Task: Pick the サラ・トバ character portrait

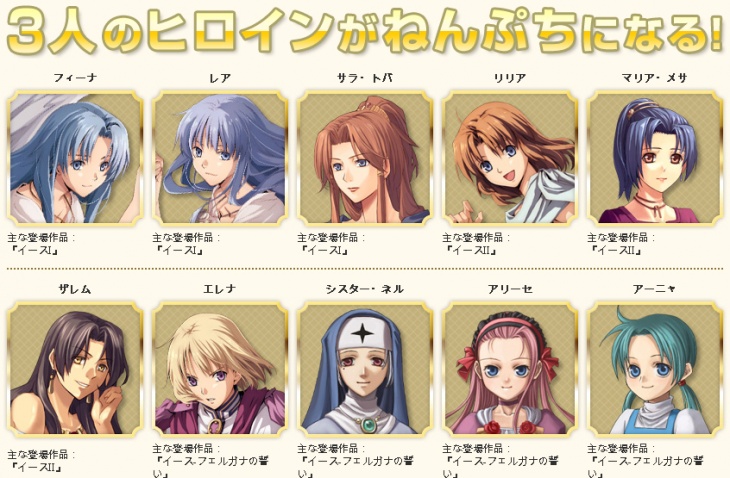Action: pos(365,157)
